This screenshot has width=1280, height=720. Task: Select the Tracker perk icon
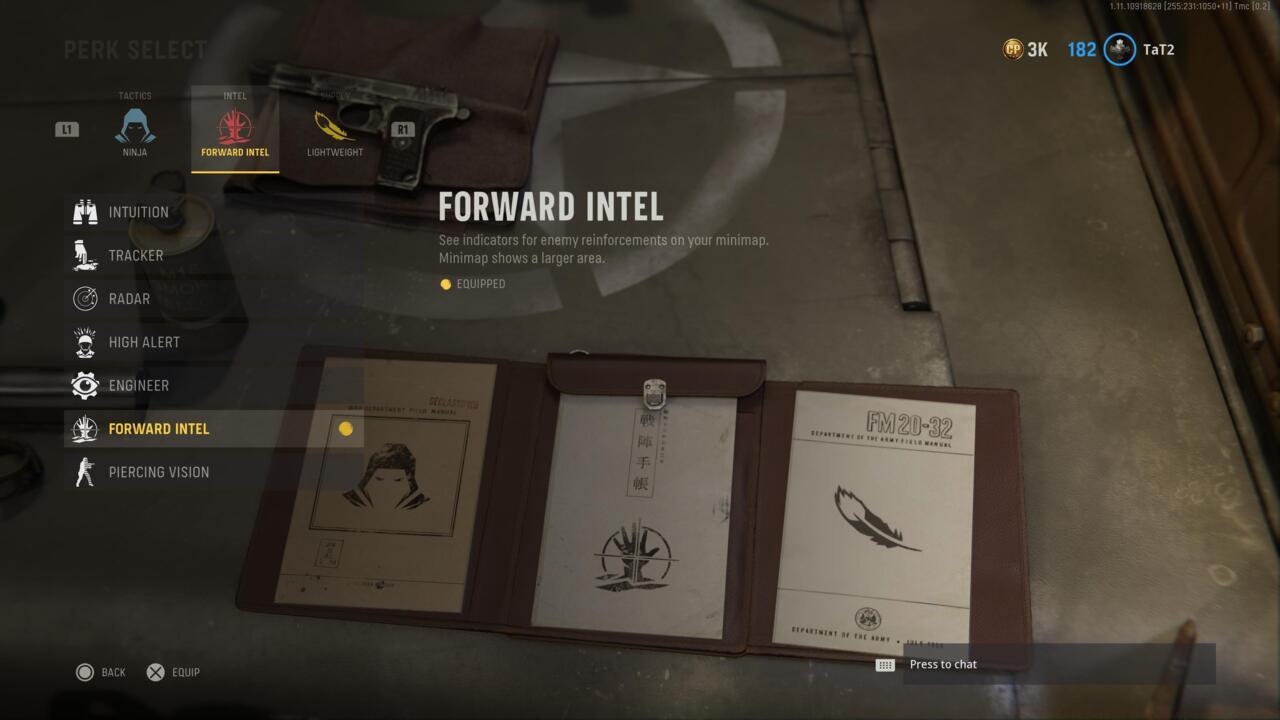[85, 255]
